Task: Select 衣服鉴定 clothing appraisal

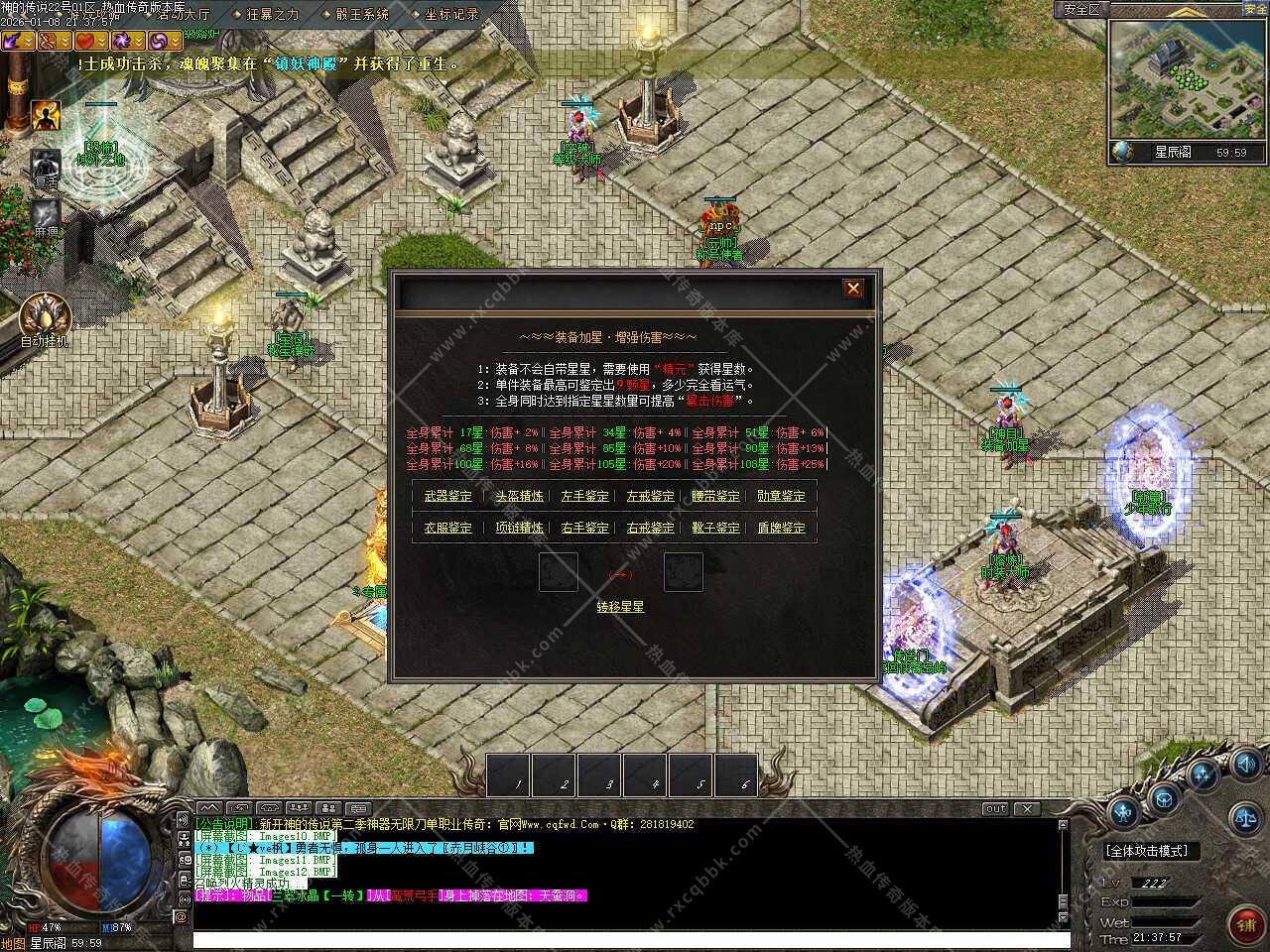Action: point(448,528)
